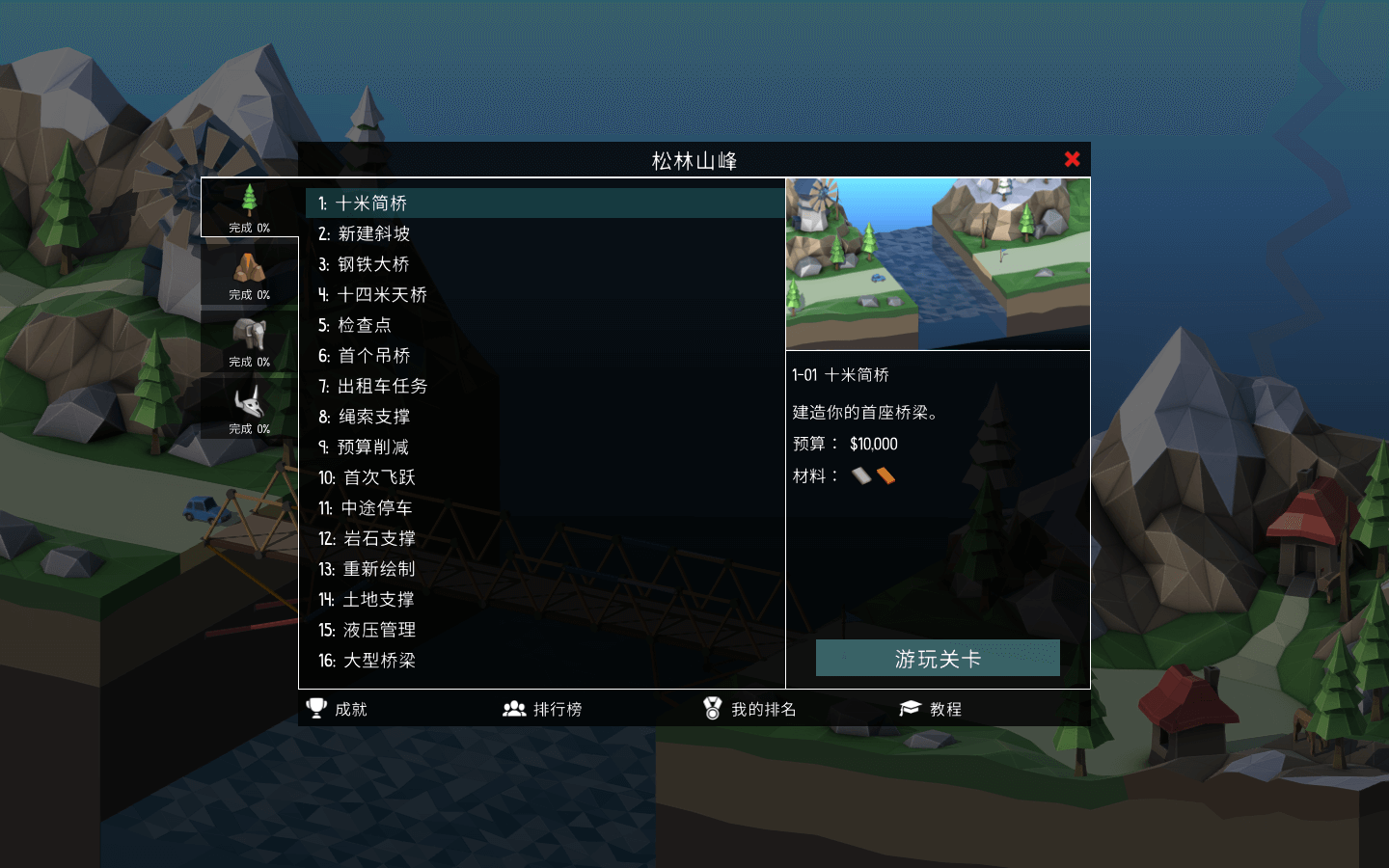Open the 排行榜 leaderboard
Viewport: 1389px width, 868px height.
[x=542, y=709]
